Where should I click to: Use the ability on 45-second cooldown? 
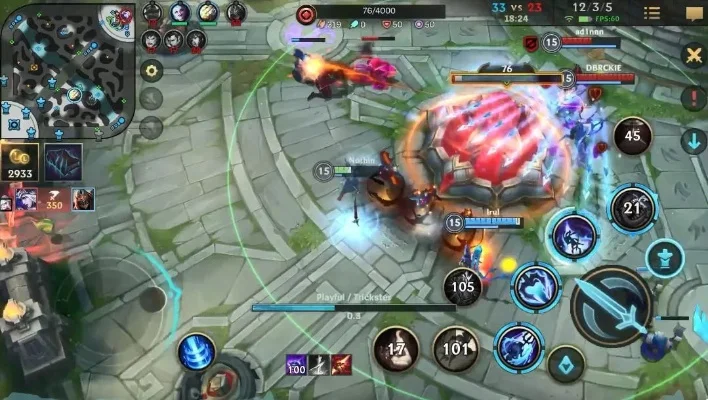tap(632, 136)
